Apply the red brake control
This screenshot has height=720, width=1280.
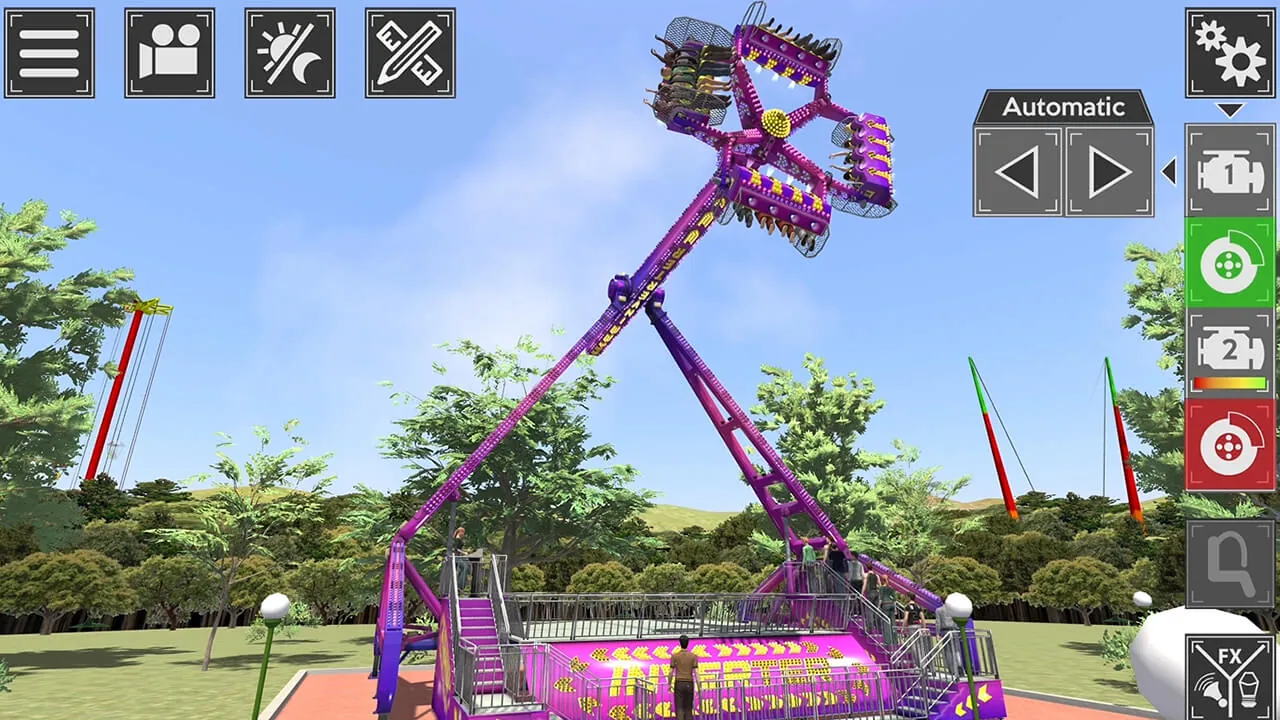[1229, 444]
